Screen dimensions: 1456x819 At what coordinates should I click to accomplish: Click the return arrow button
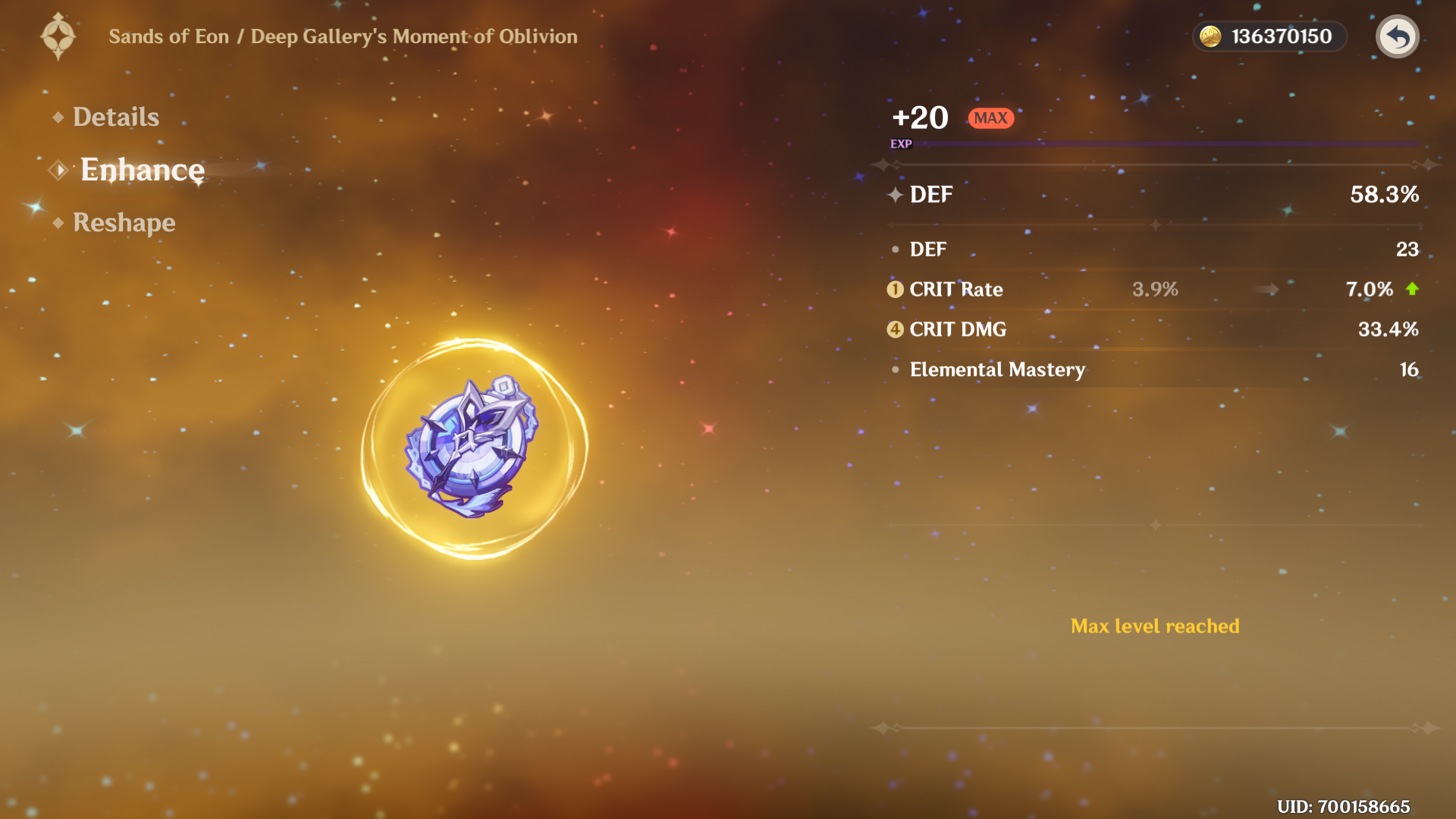click(1397, 36)
